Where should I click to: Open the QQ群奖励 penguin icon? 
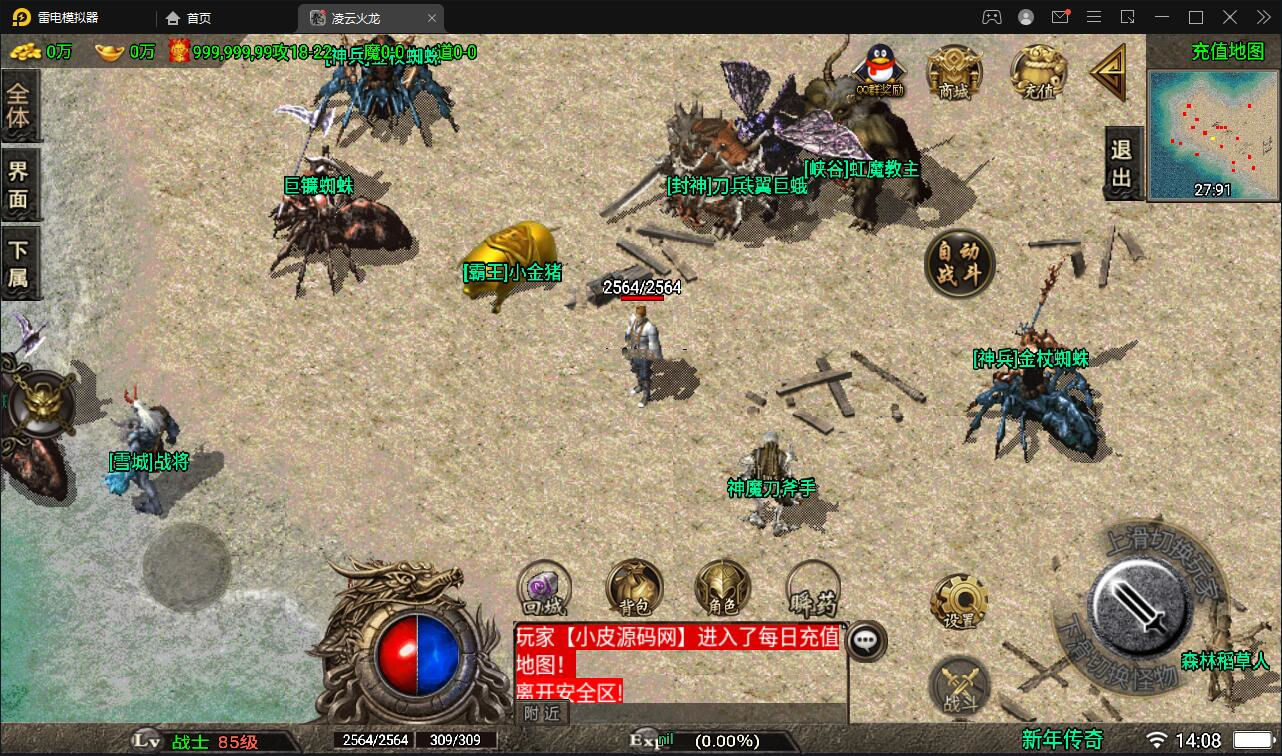point(879,68)
